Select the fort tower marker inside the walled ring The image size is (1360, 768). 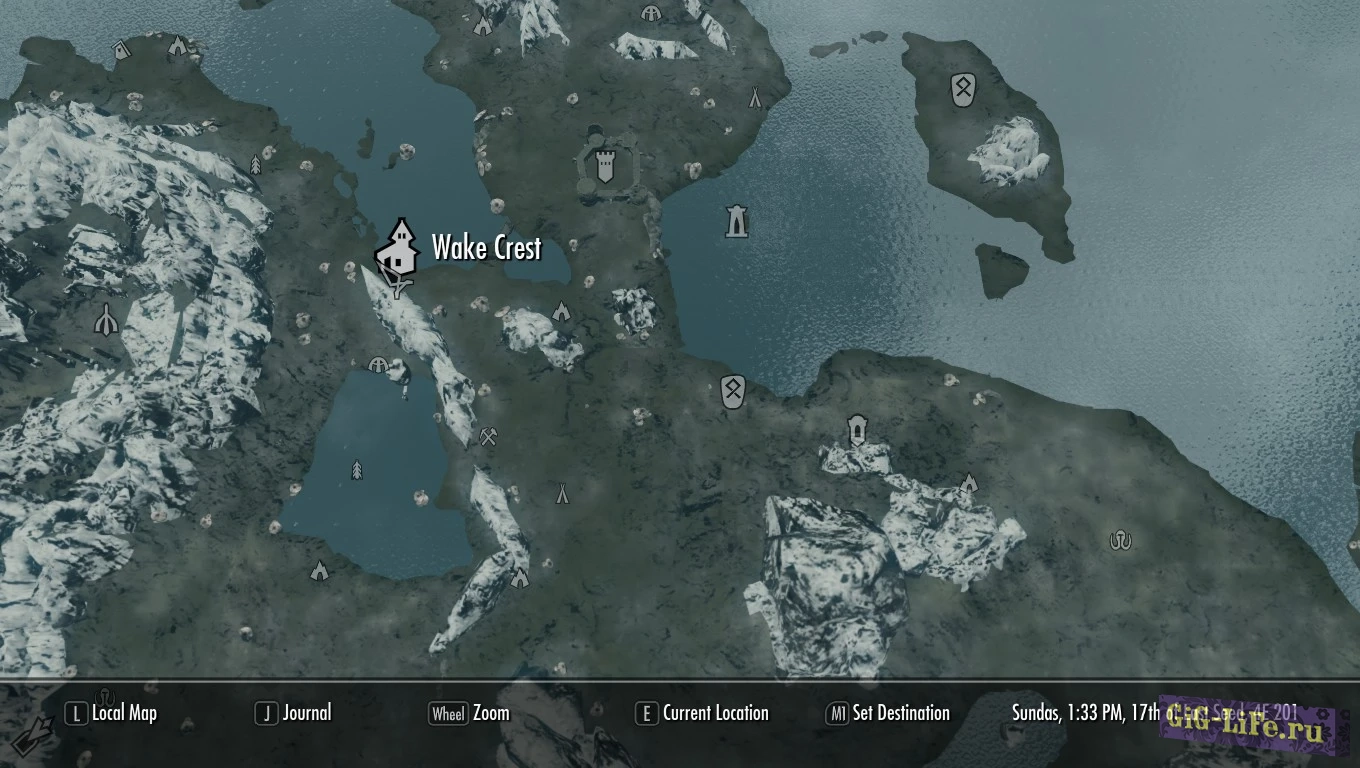pyautogui.click(x=604, y=167)
